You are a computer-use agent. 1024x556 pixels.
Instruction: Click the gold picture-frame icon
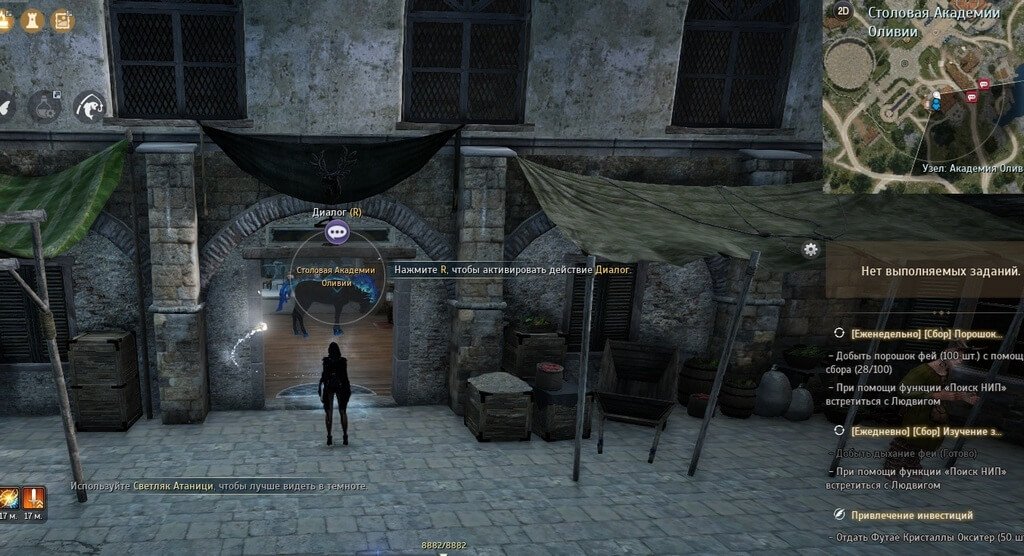click(62, 19)
